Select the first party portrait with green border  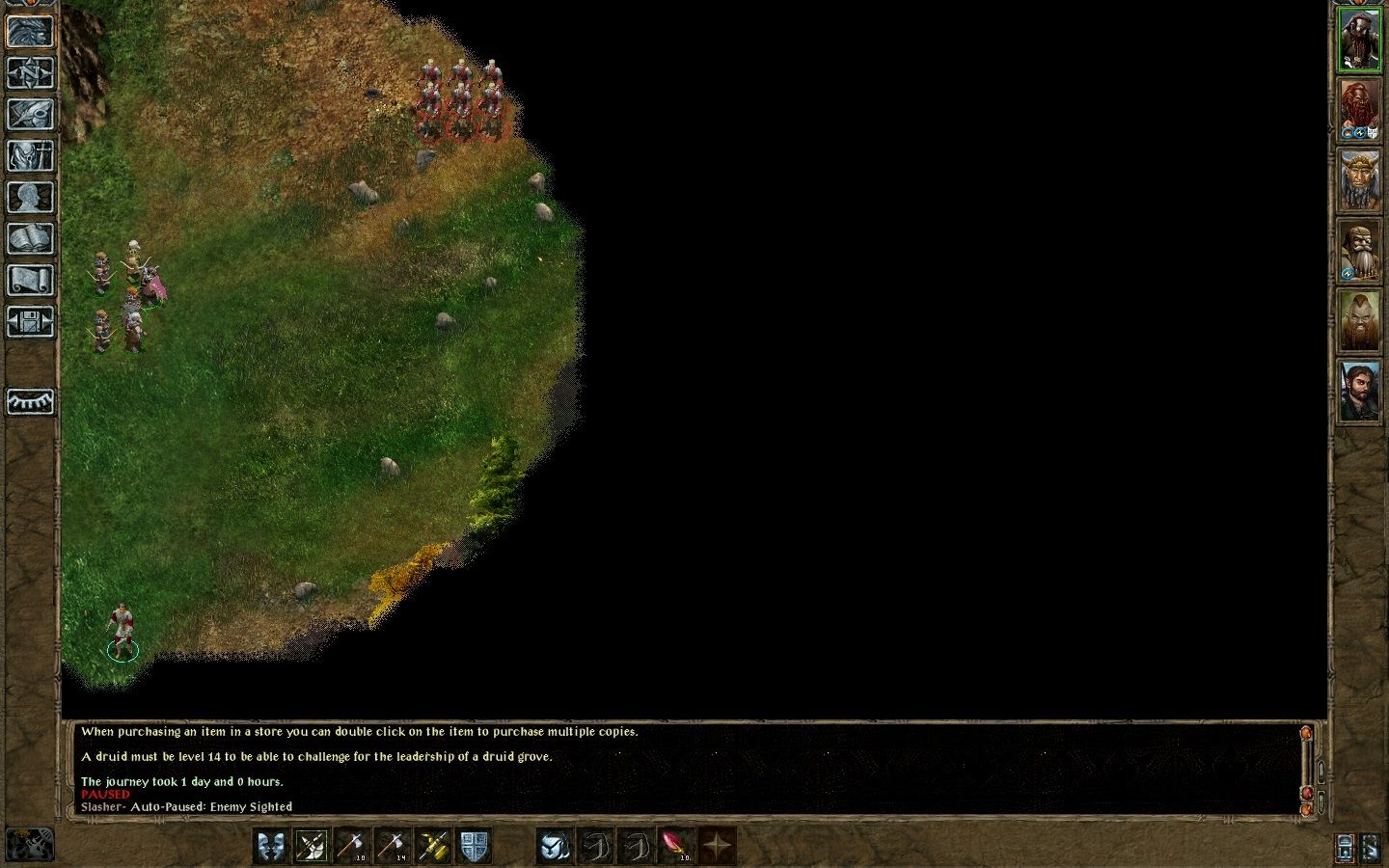pos(1358,41)
